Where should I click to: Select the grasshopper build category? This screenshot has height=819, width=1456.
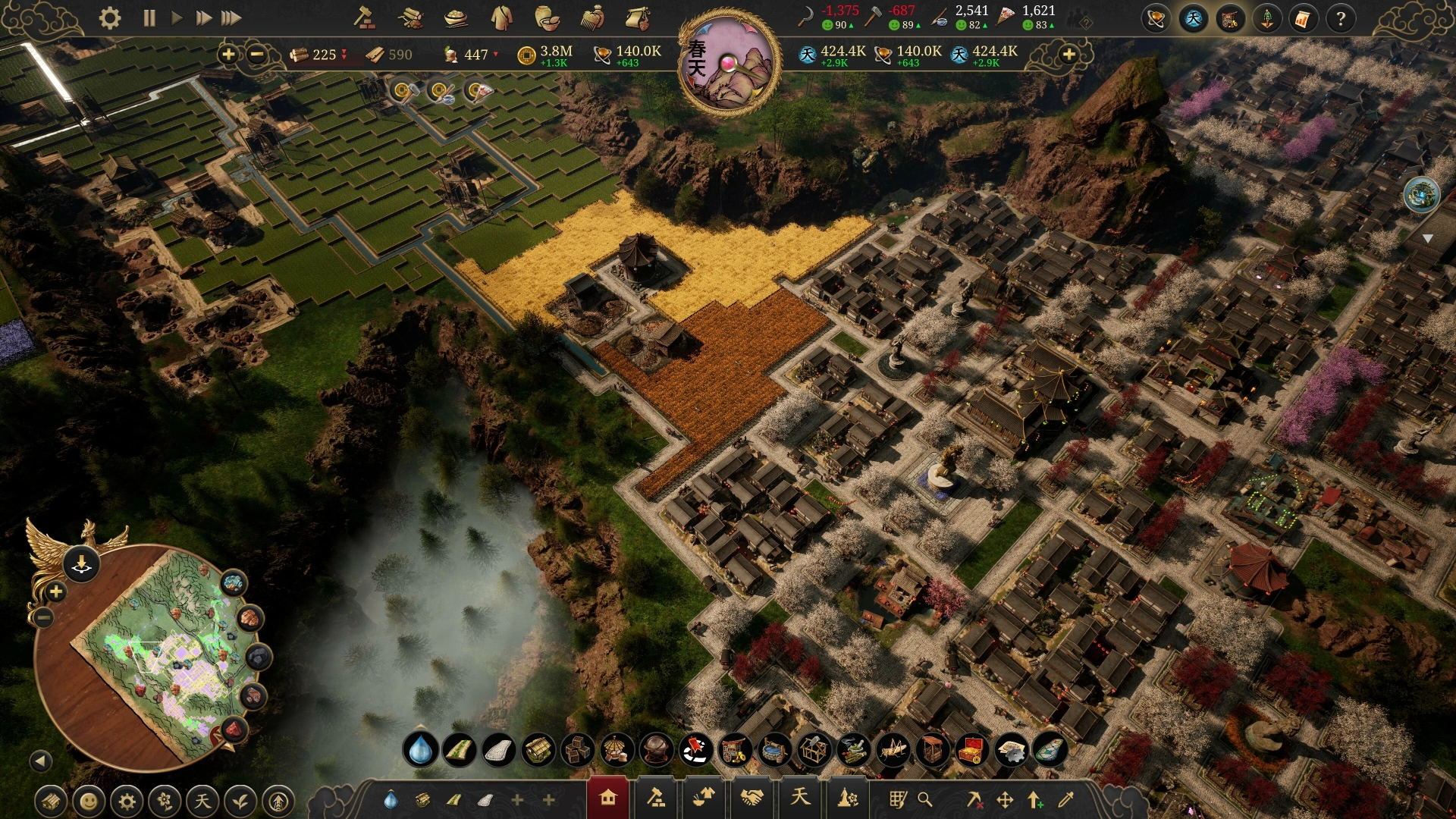pyautogui.click(x=893, y=751)
